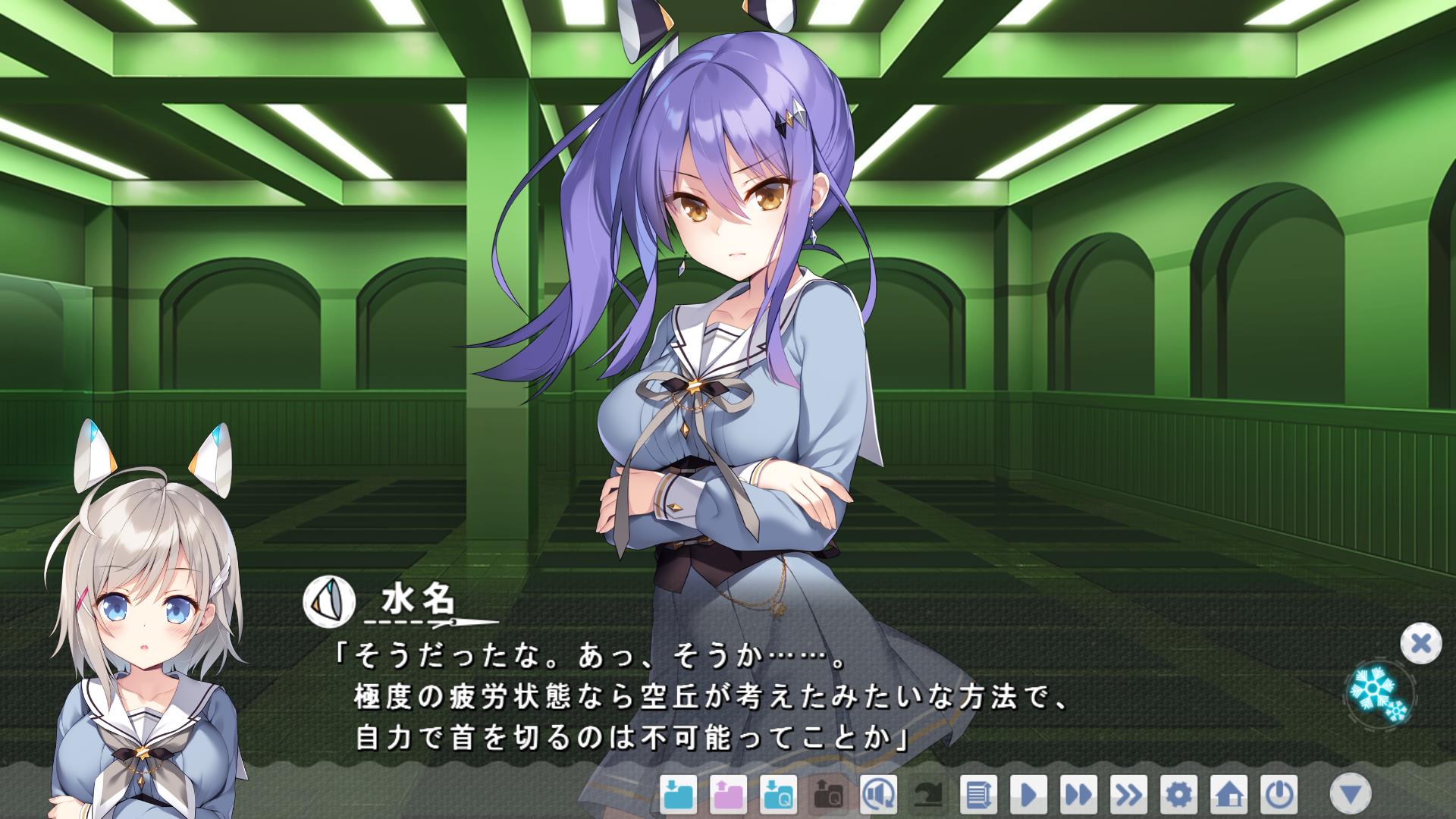This screenshot has width=1456, height=819.
Task: Open settings with the gear icon
Action: click(1178, 795)
